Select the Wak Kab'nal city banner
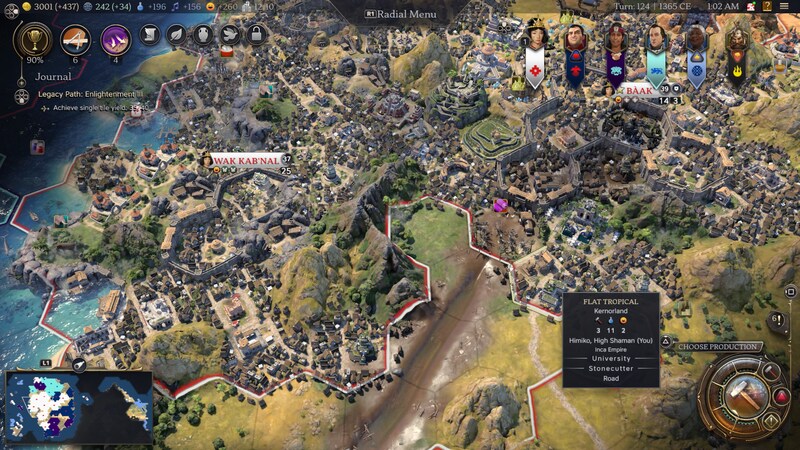Image resolution: width=800 pixels, height=450 pixels. (244, 160)
